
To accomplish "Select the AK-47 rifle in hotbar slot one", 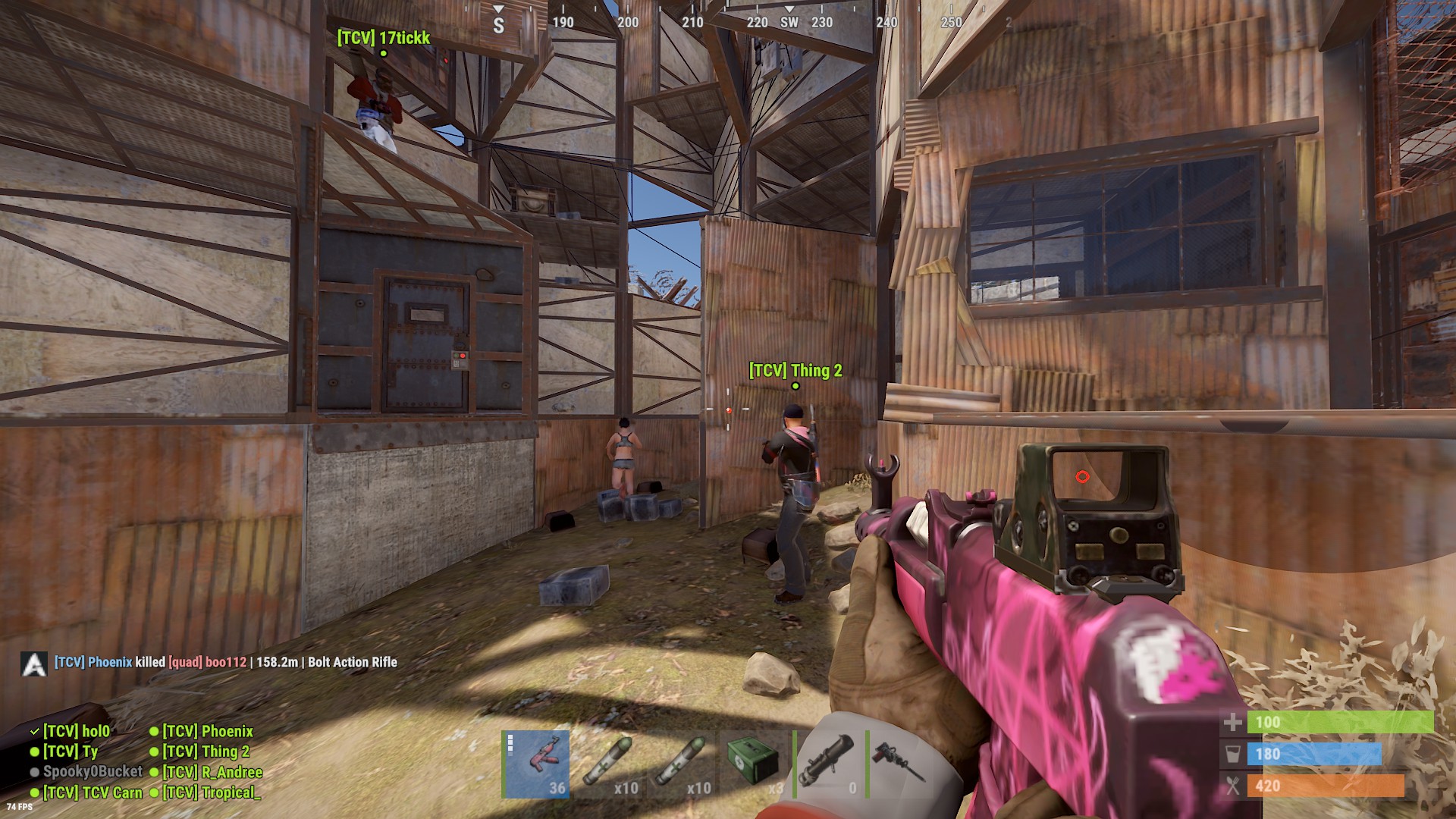I will click(x=535, y=766).
